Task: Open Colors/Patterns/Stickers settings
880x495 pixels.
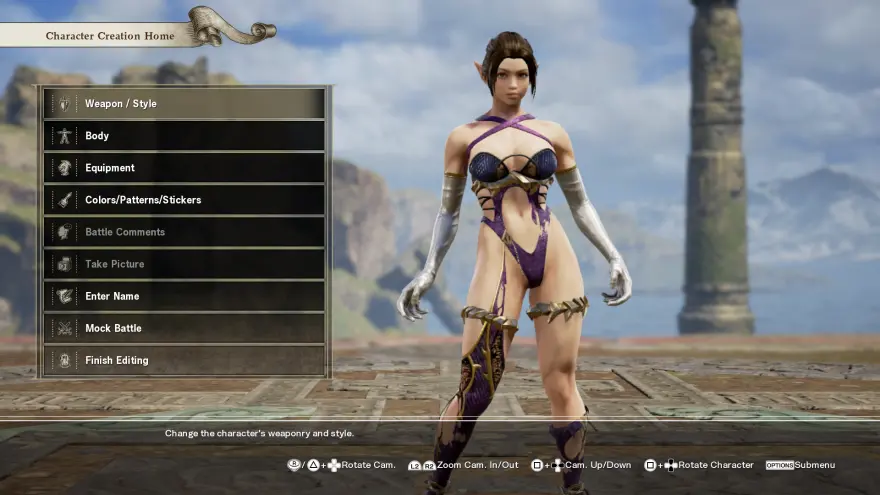Action: [185, 200]
